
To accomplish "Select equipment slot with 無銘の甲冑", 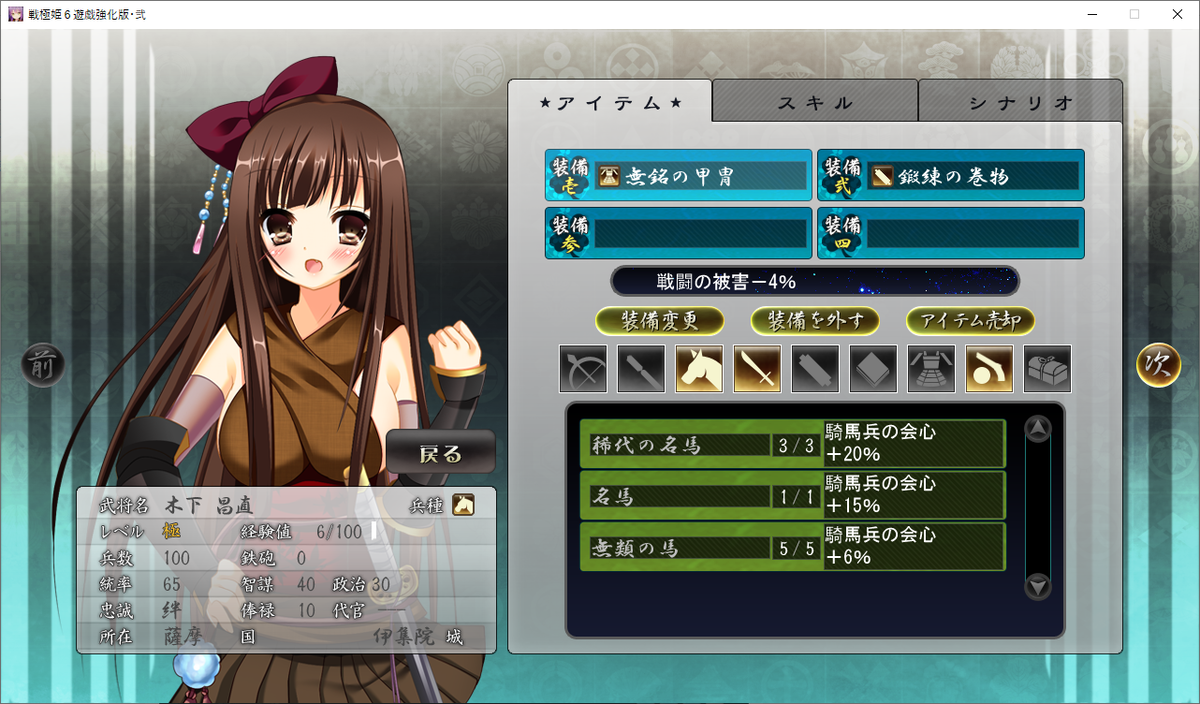I will (x=678, y=176).
